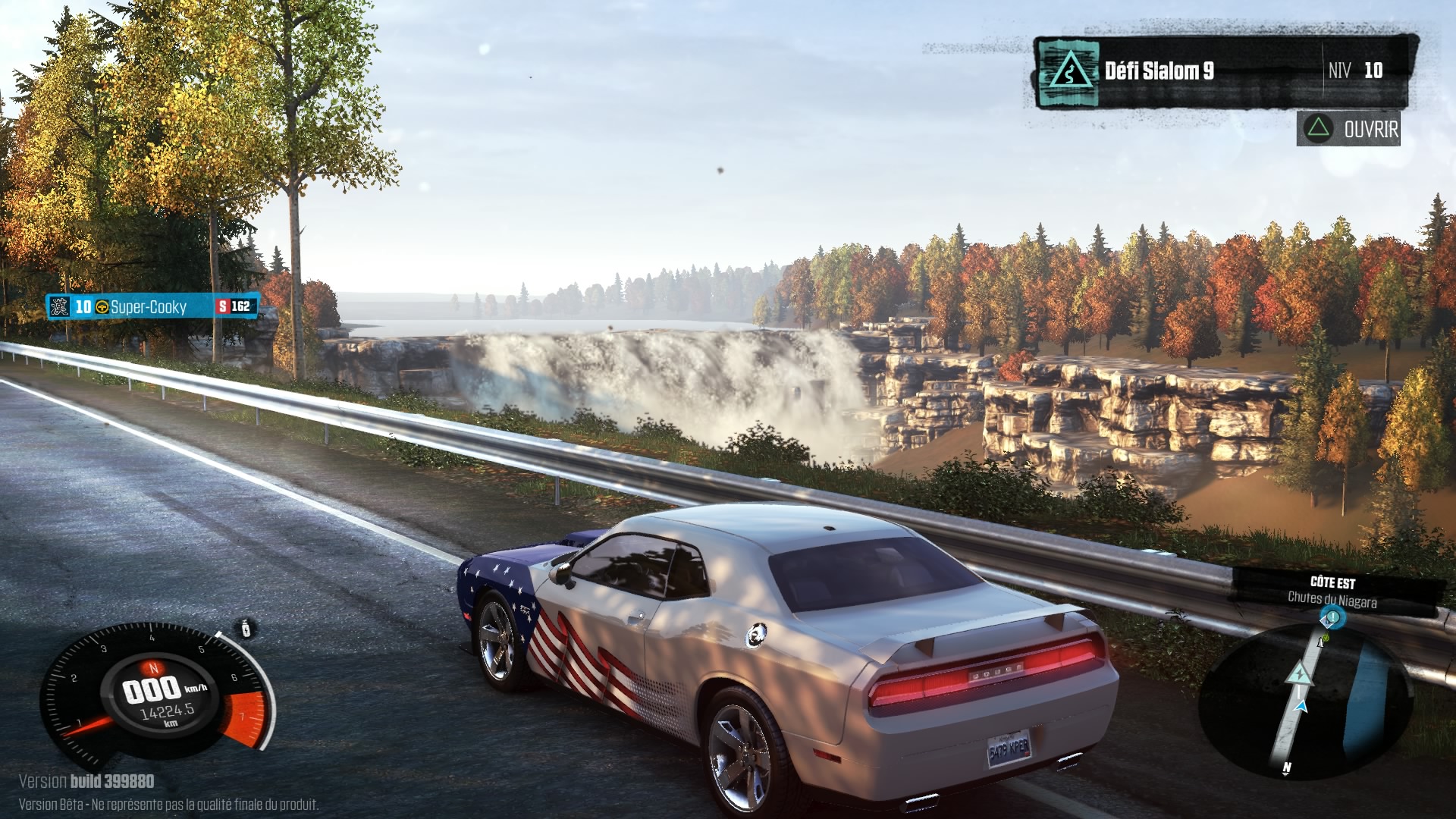Click the slalom challenge triangle icon
The height and width of the screenshot is (819, 1456).
1068,73
